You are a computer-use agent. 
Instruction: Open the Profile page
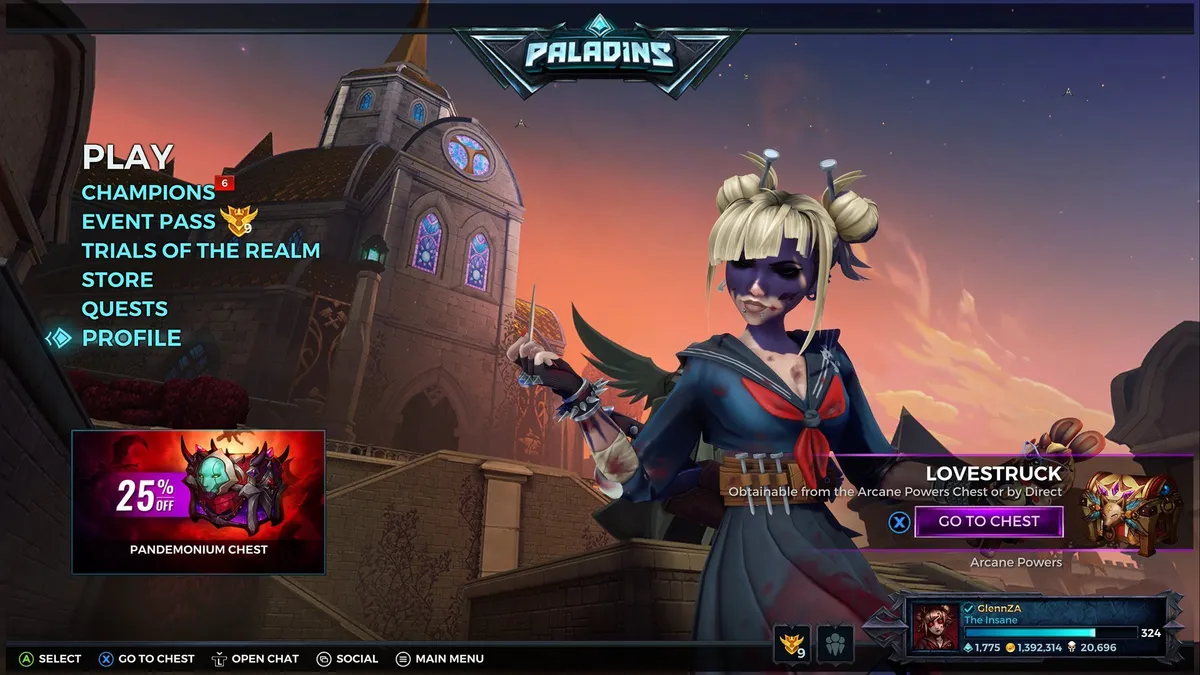coord(131,338)
